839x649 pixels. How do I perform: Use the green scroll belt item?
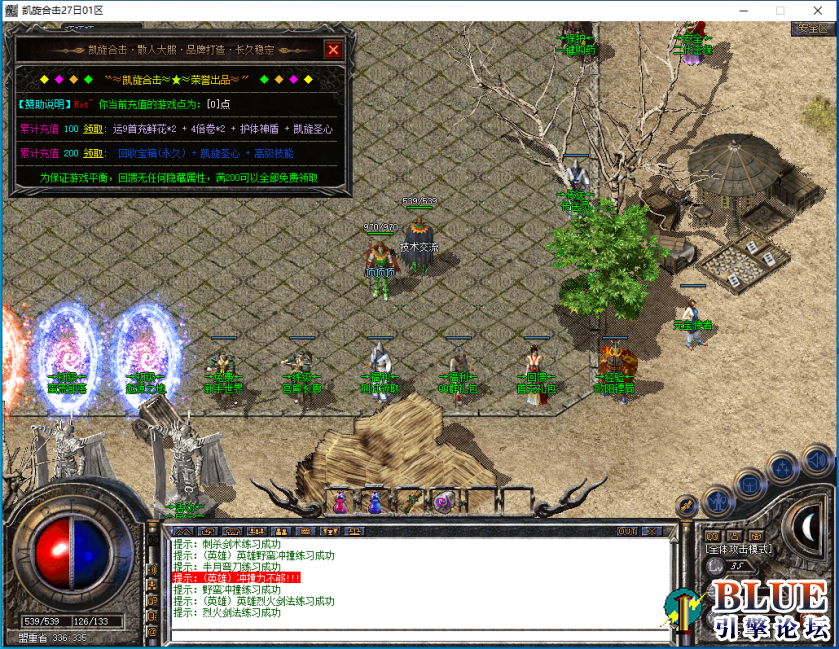(x=408, y=500)
